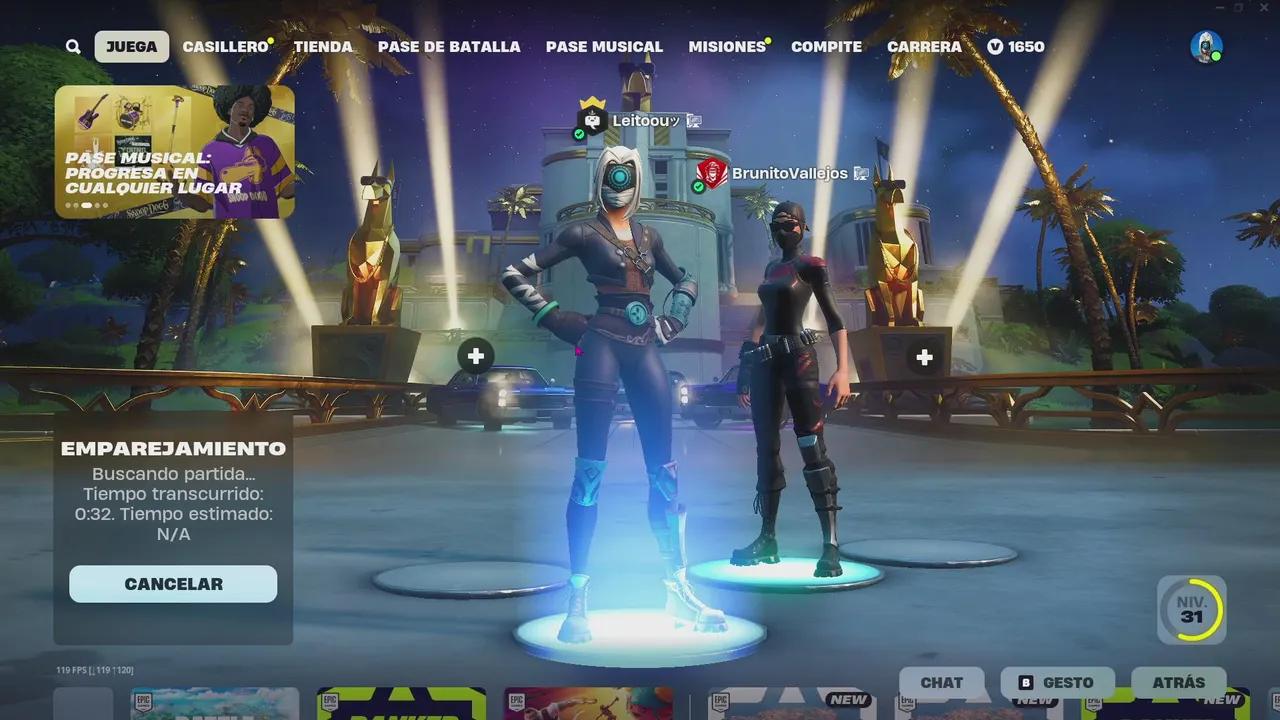Open the PASE DE BATALLA tab
1280x720 pixels.
(x=448, y=46)
